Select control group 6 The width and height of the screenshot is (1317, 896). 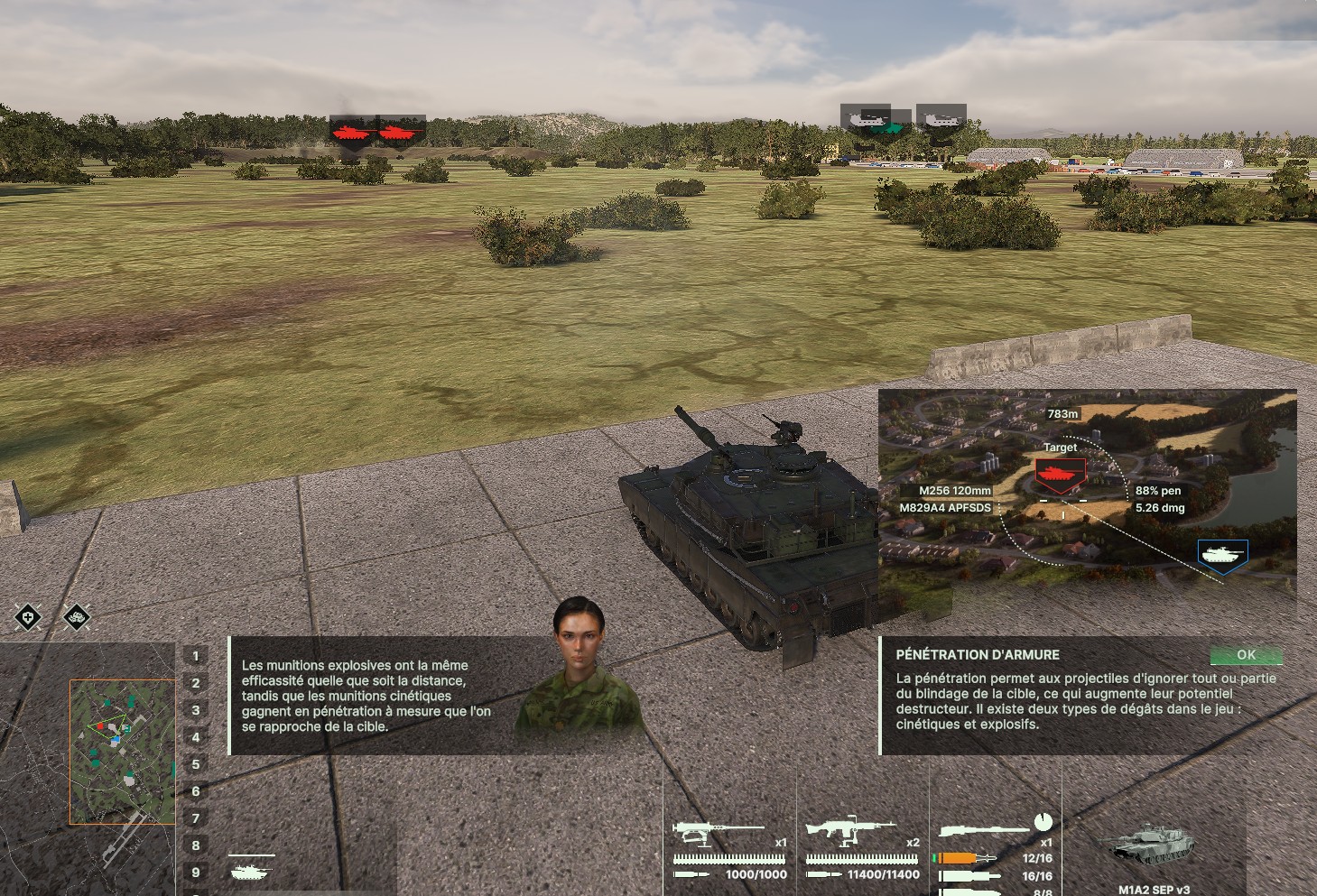(196, 791)
